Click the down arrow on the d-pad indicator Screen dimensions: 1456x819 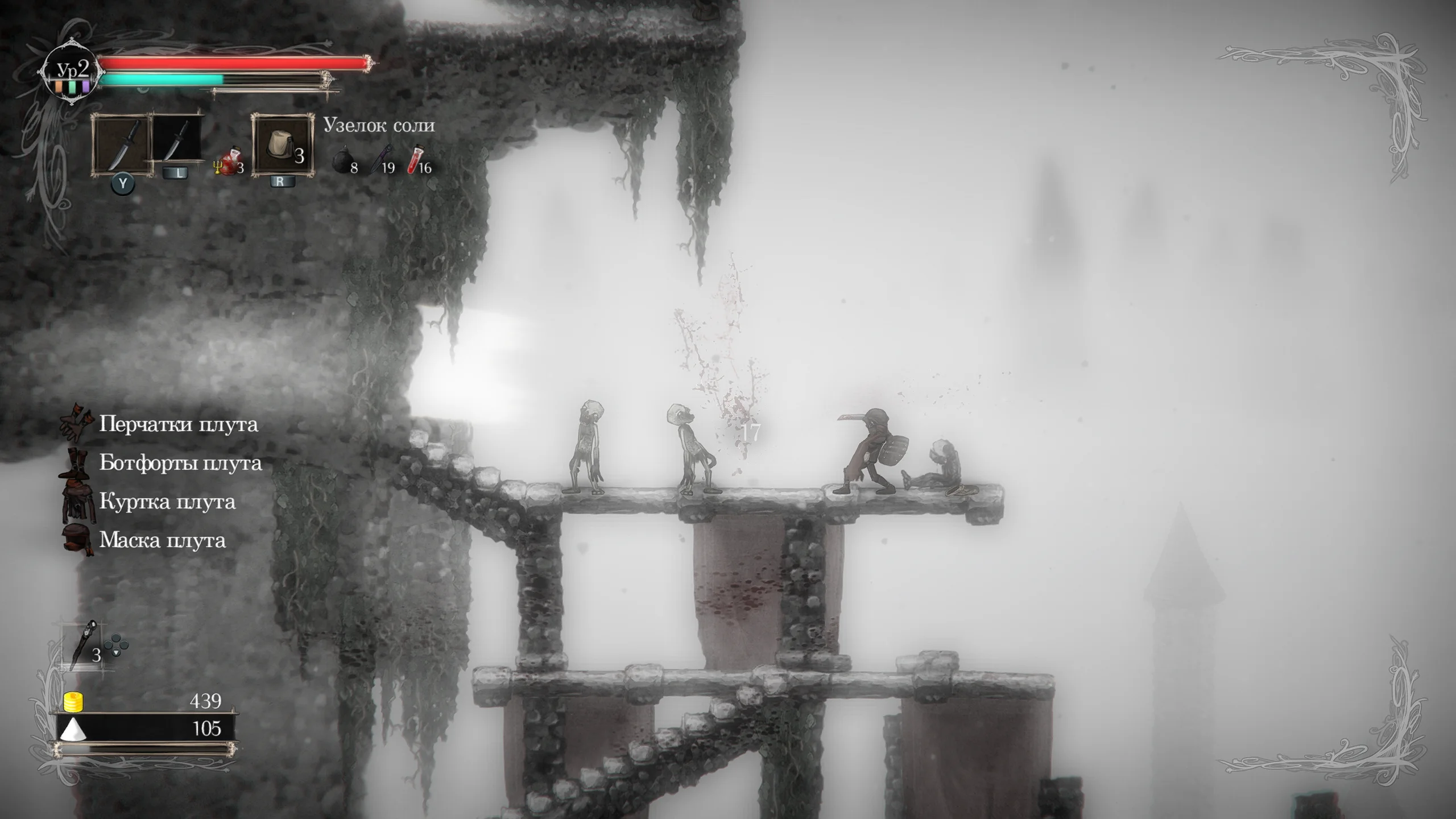pyautogui.click(x=116, y=653)
